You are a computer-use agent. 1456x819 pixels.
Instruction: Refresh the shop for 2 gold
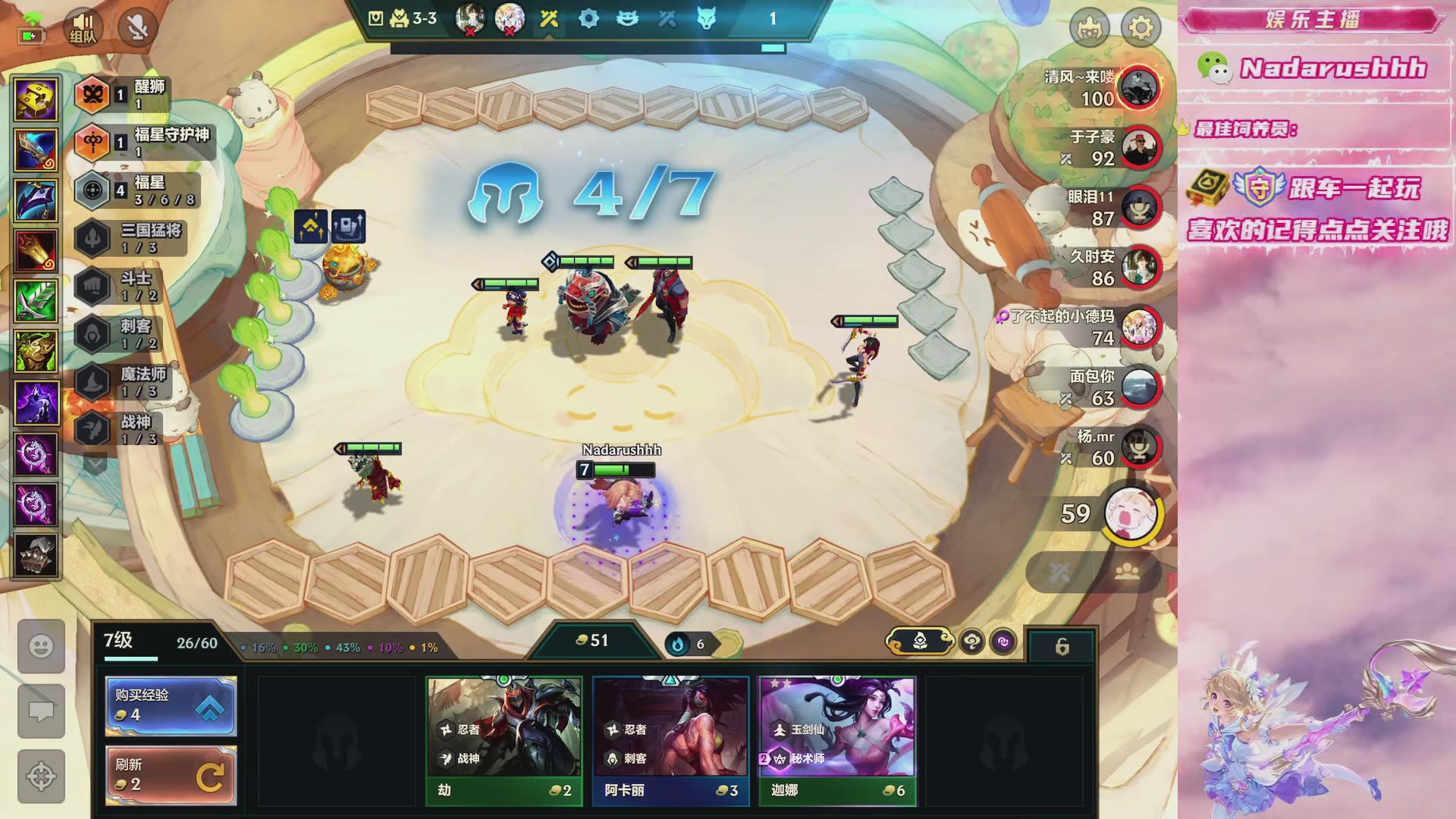[x=171, y=775]
